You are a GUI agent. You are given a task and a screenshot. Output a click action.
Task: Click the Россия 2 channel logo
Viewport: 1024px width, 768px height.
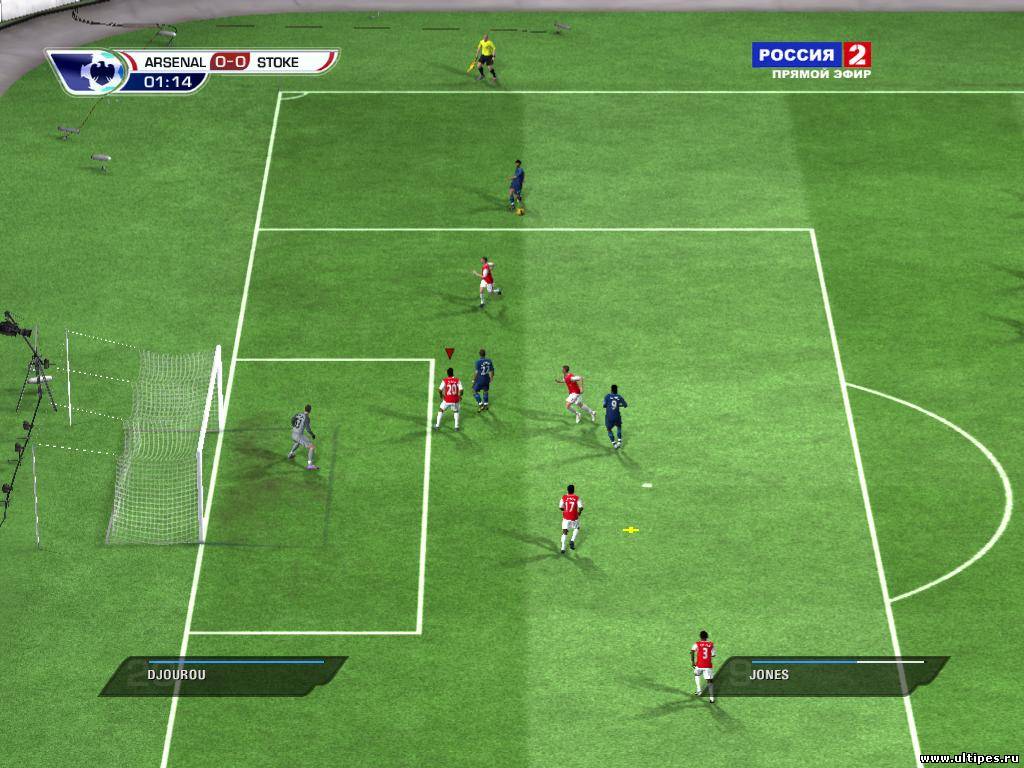pos(811,54)
